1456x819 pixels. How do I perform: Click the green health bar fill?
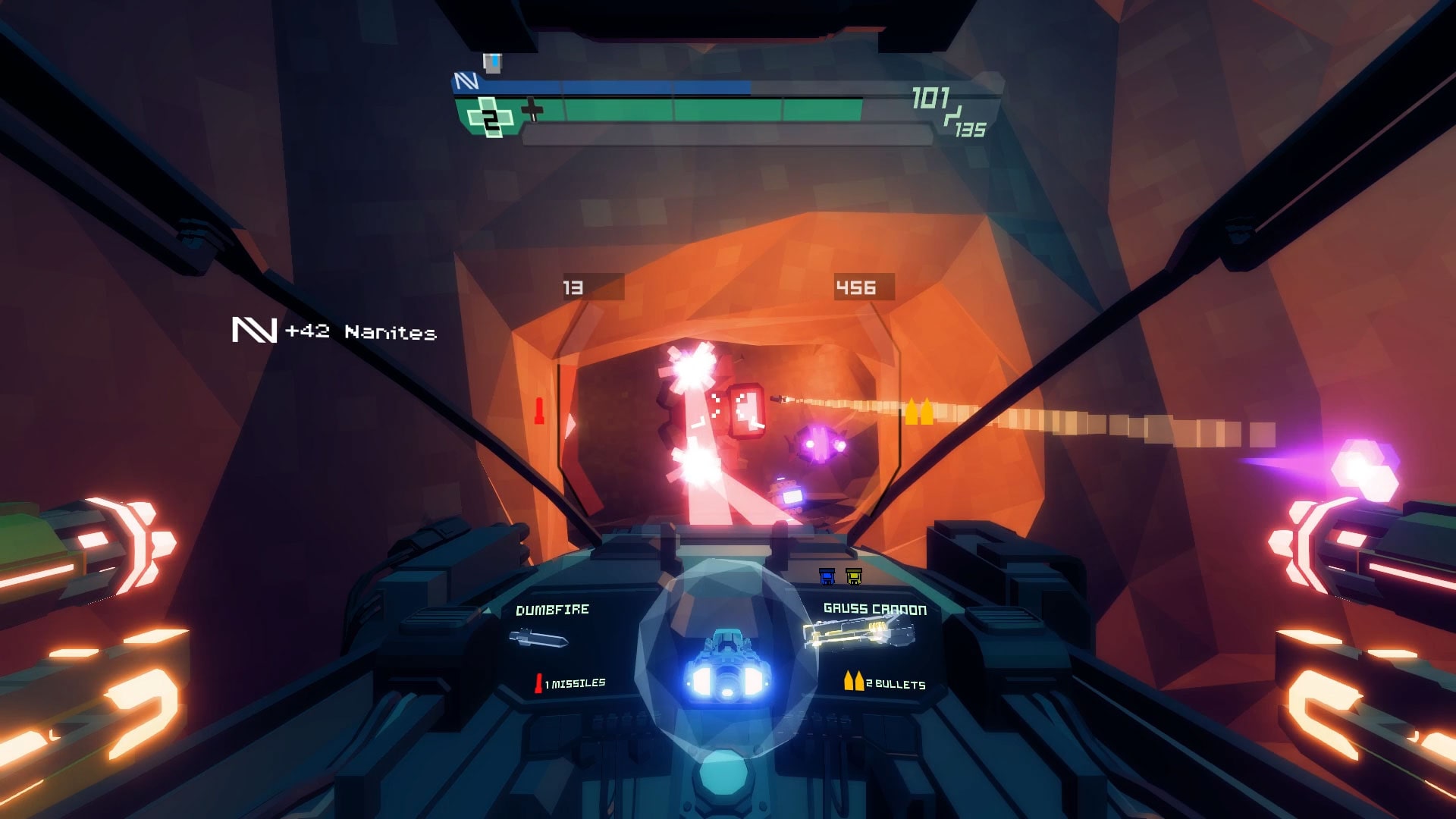(682, 114)
